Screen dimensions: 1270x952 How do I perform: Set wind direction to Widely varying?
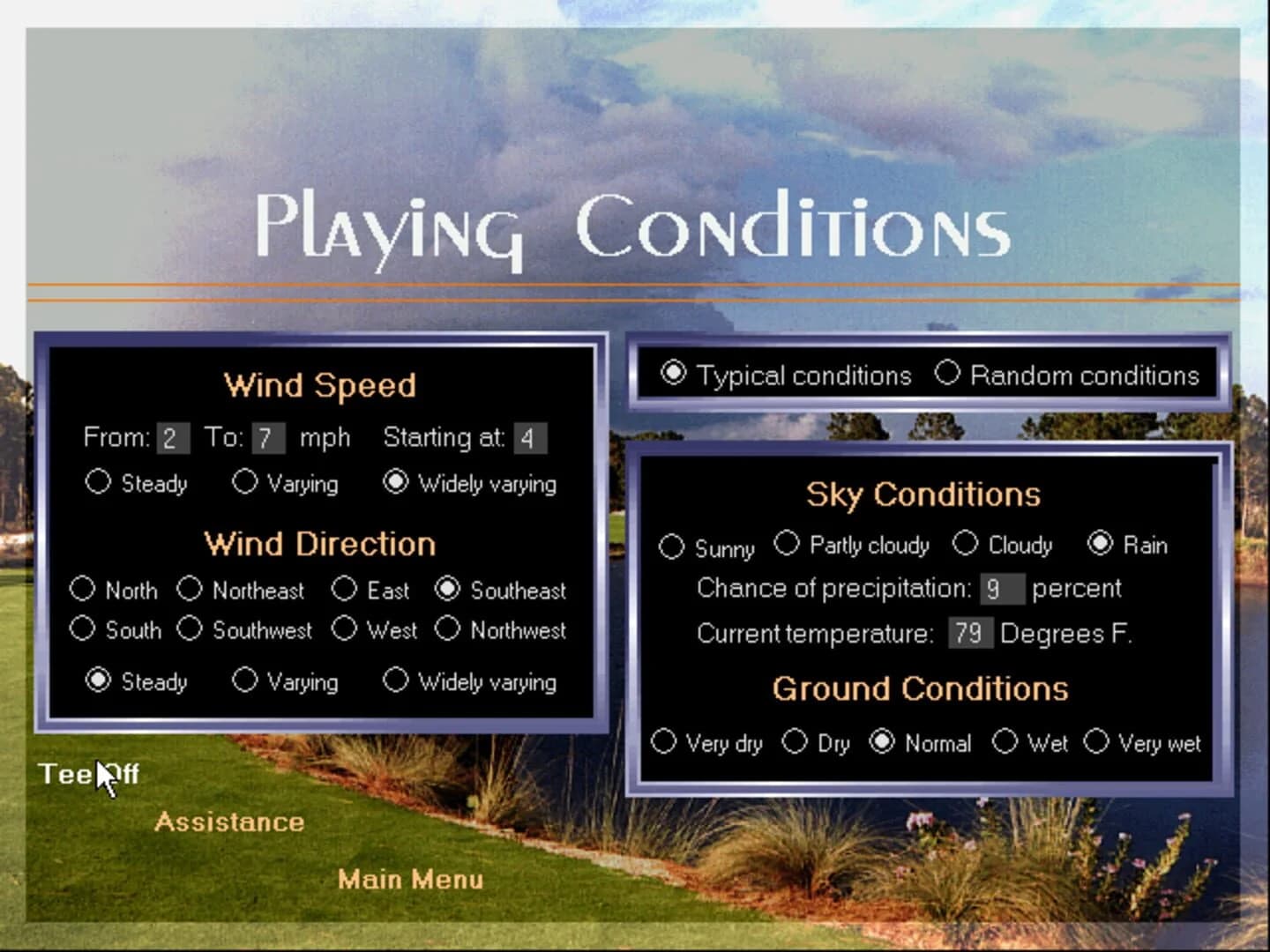click(x=394, y=681)
